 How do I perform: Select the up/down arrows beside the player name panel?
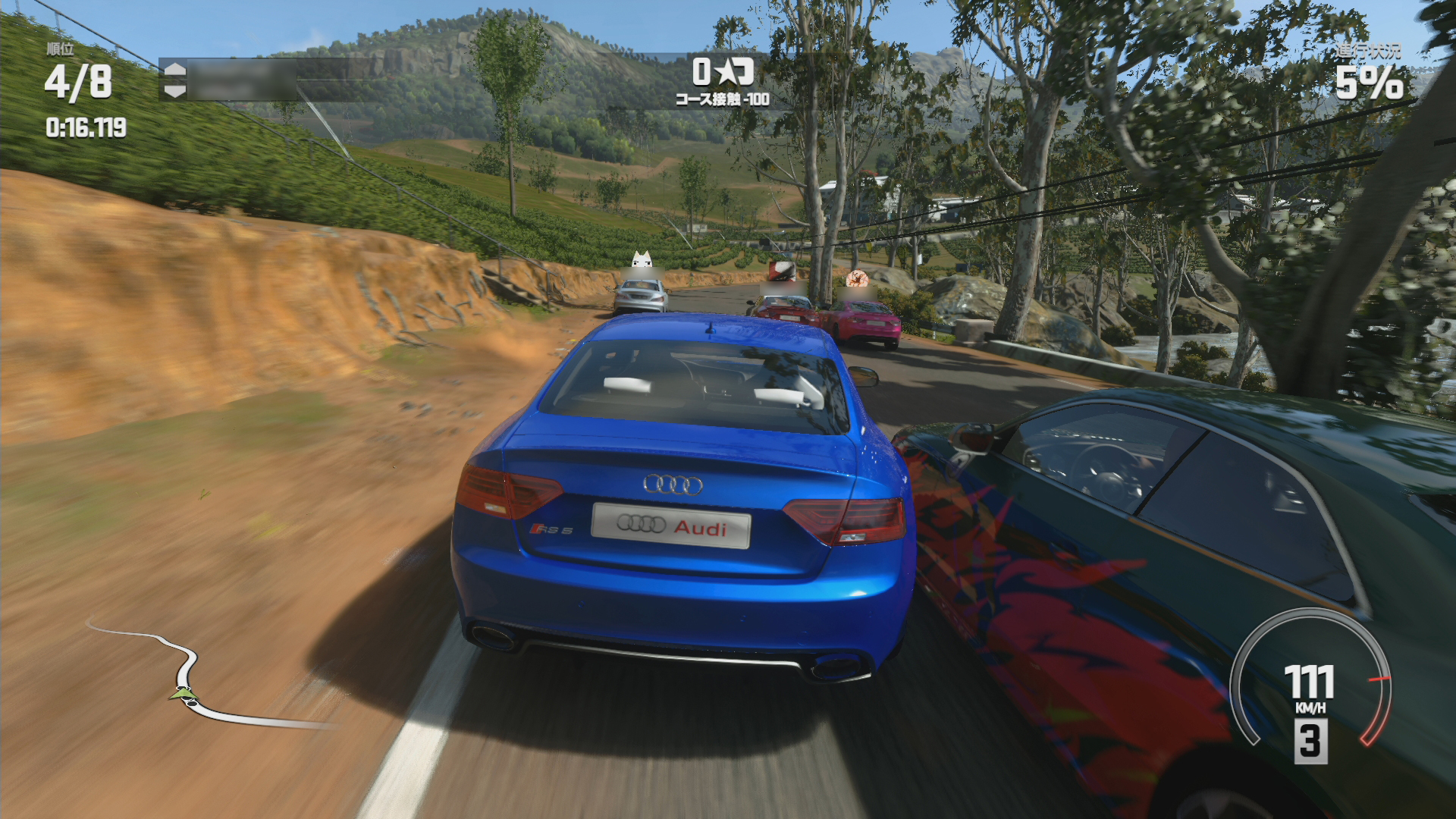tap(174, 80)
